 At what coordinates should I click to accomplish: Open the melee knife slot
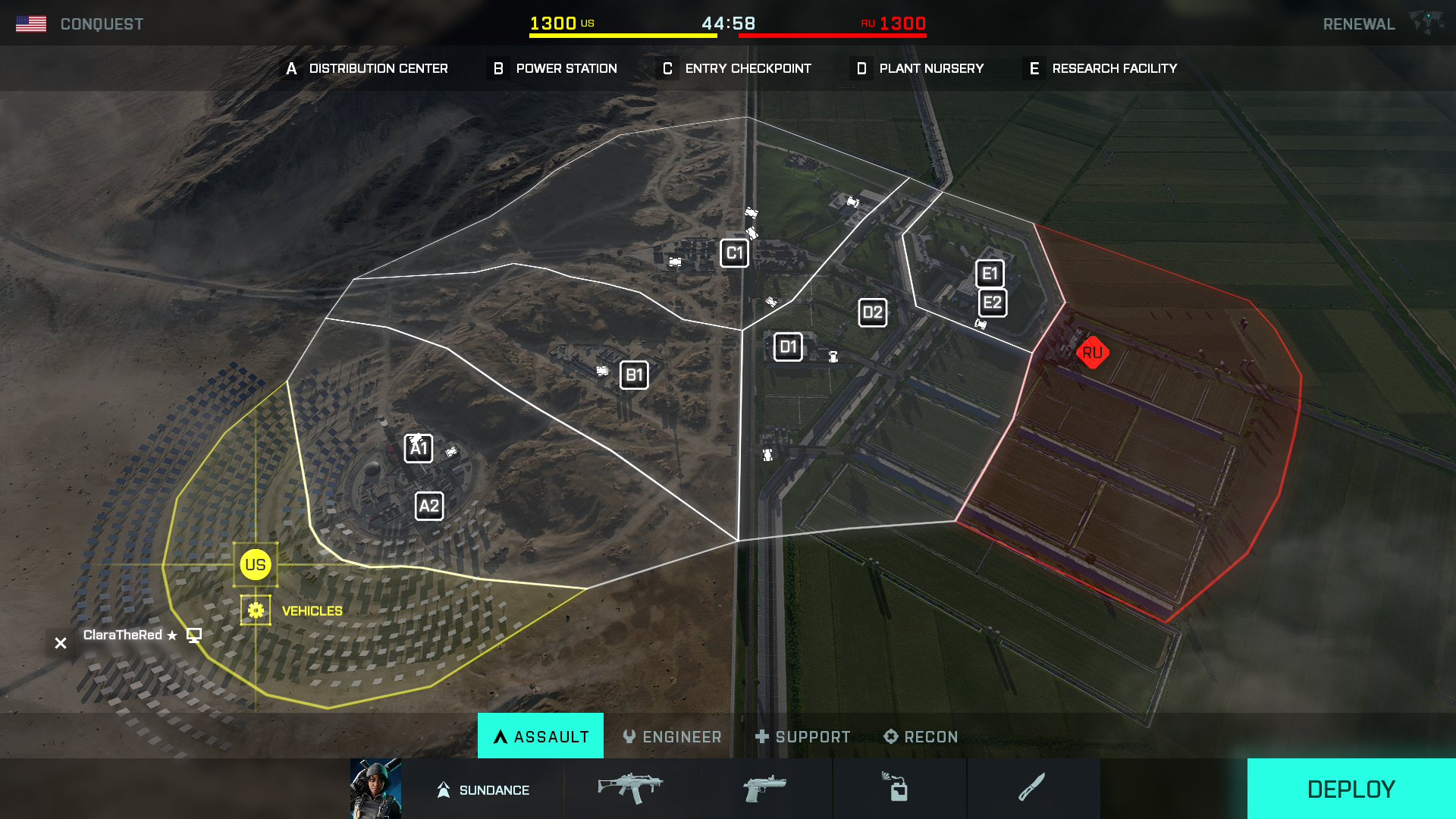coord(1032,789)
